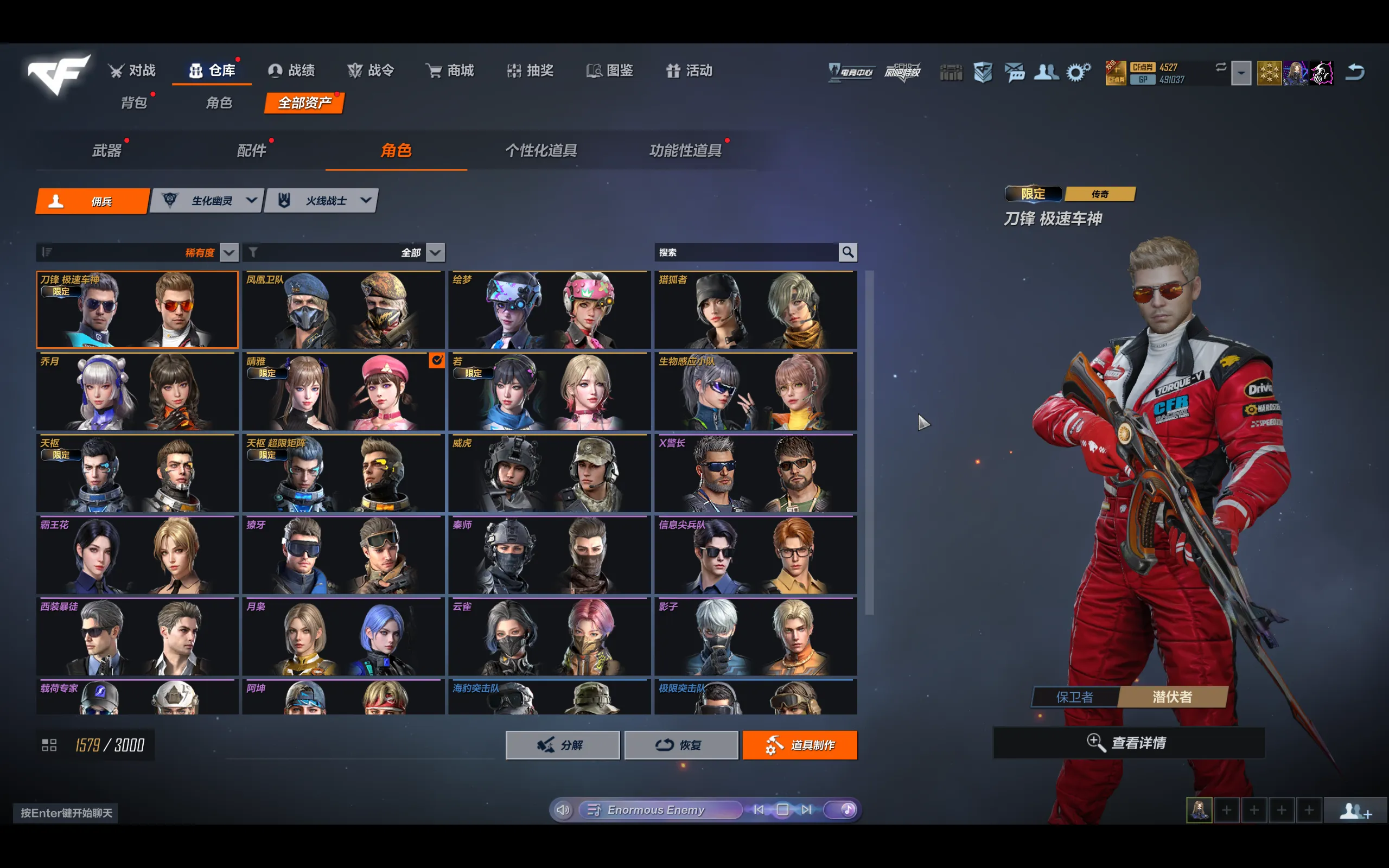
Task: Skip to the next music track
Action: coord(806,809)
